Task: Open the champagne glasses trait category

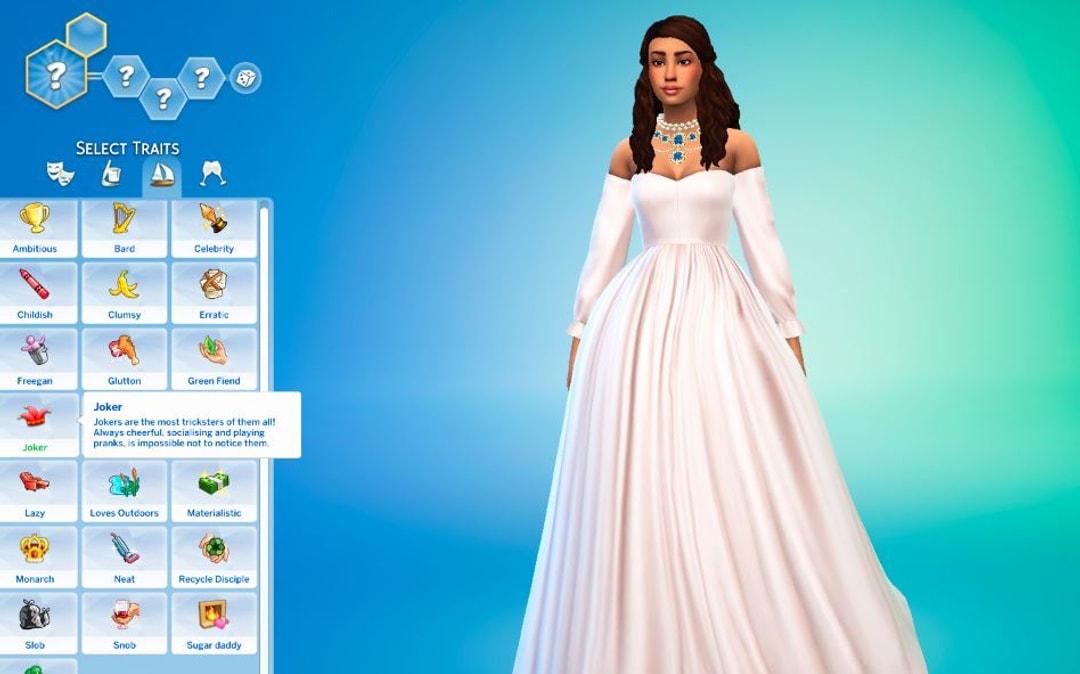Action: 212,174
